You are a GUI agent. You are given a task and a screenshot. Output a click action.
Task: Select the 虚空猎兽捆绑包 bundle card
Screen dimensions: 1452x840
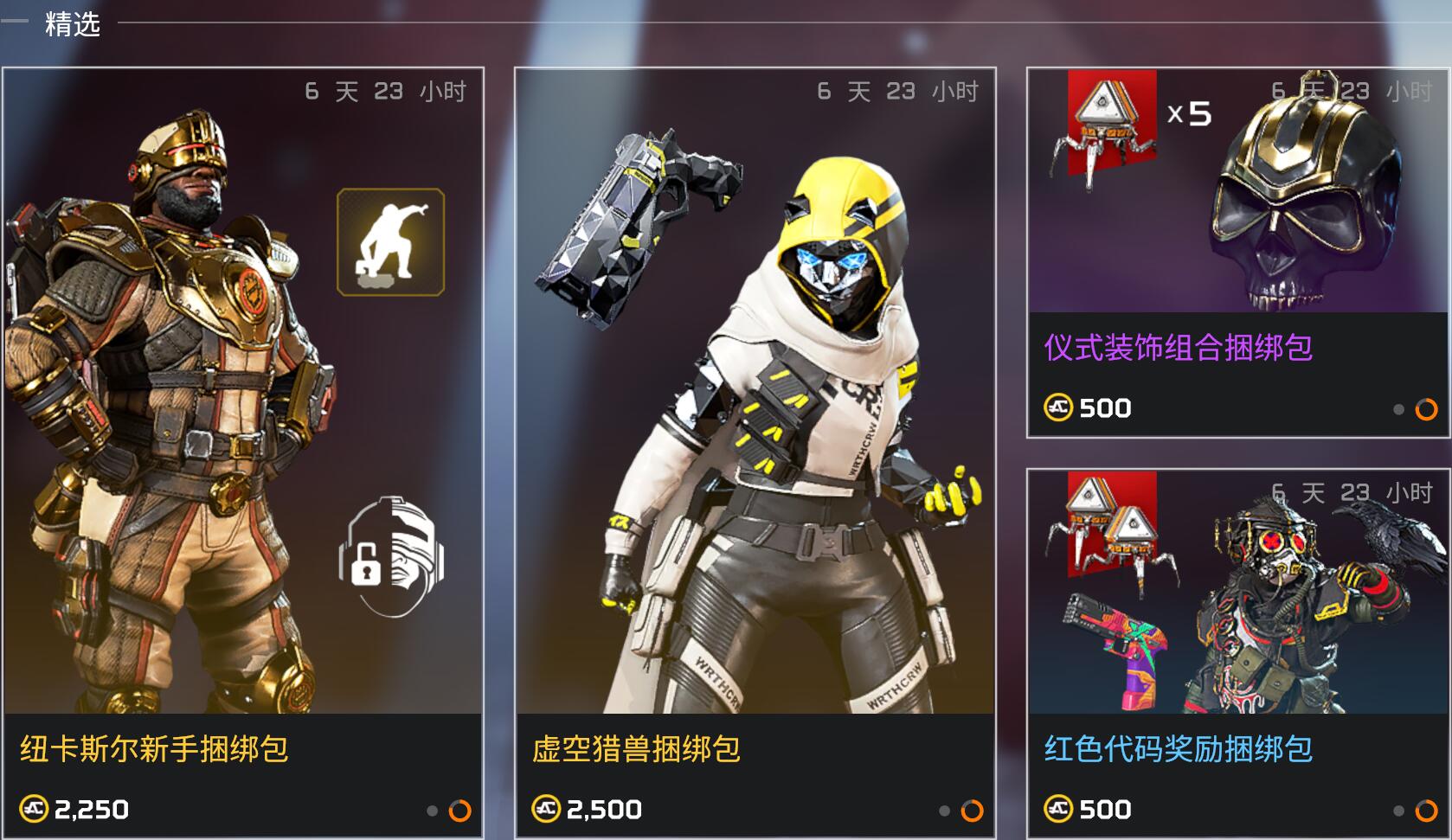point(755,450)
